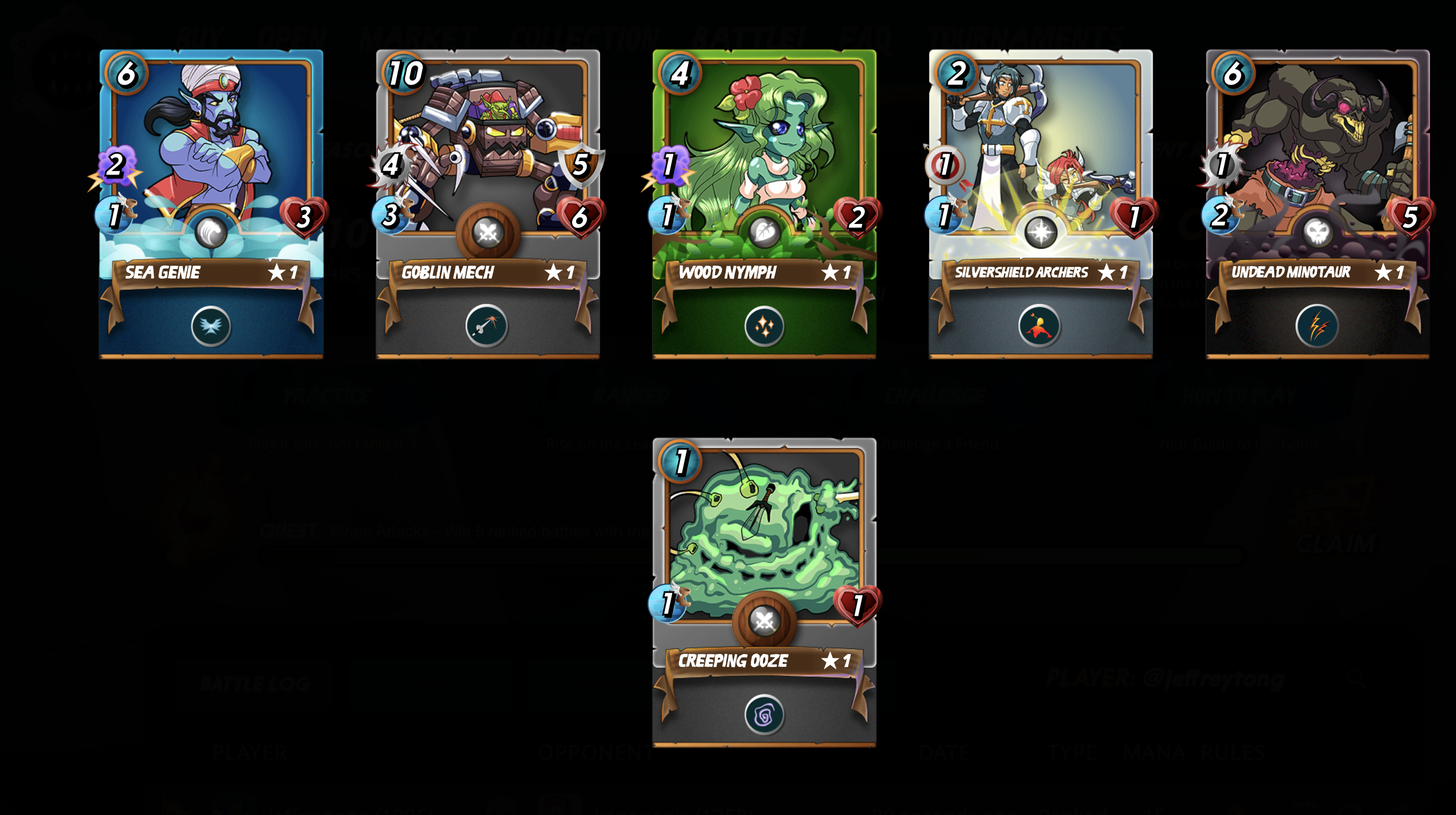1456x815 pixels.
Task: Select the Sea Genie card
Action: pyautogui.click(x=211, y=169)
